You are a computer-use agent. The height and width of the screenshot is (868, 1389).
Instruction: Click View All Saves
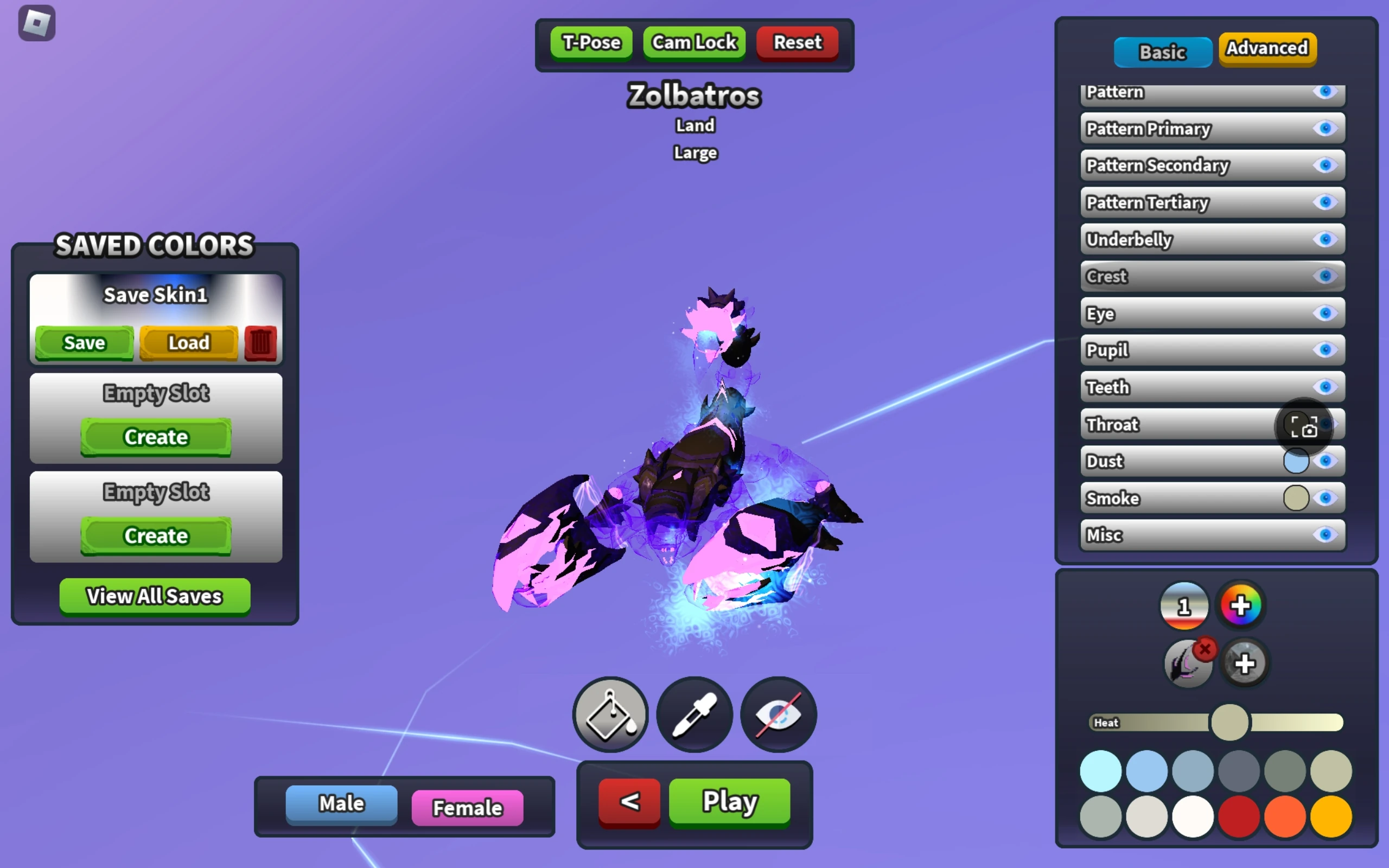coord(154,596)
